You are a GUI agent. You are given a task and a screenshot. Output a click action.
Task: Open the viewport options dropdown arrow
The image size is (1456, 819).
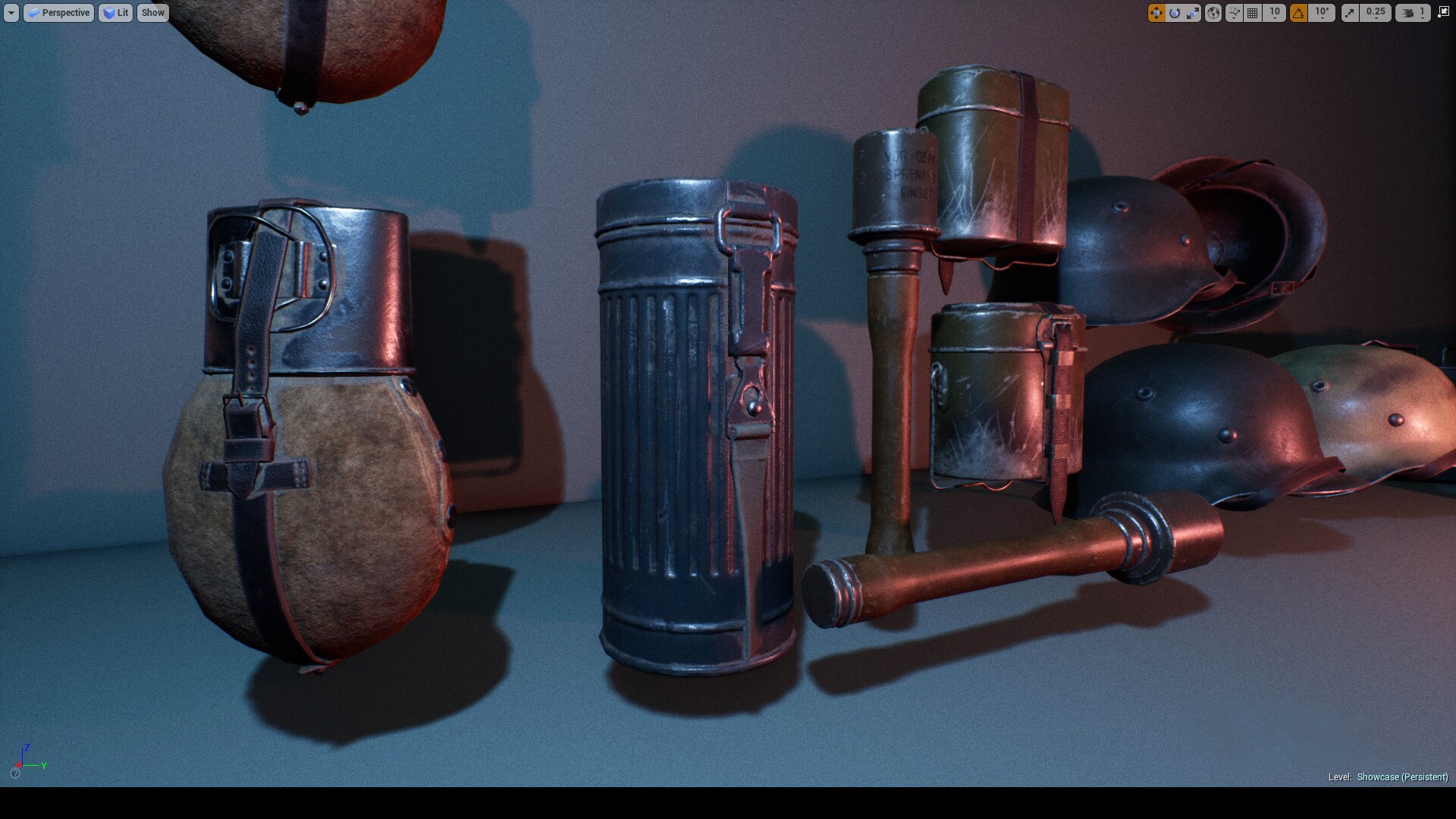click(x=11, y=12)
